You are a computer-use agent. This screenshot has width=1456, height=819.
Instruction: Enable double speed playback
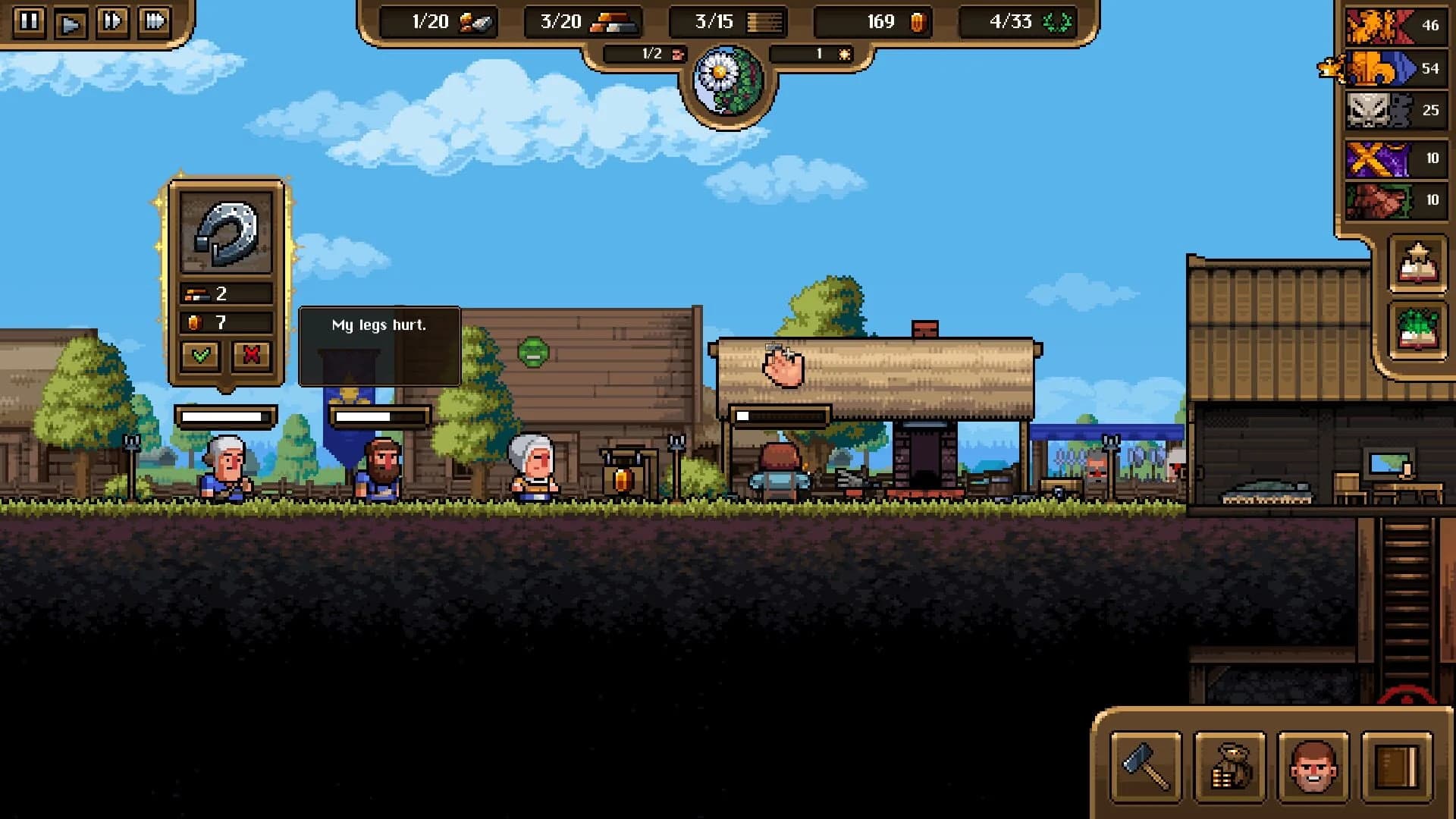[111, 22]
